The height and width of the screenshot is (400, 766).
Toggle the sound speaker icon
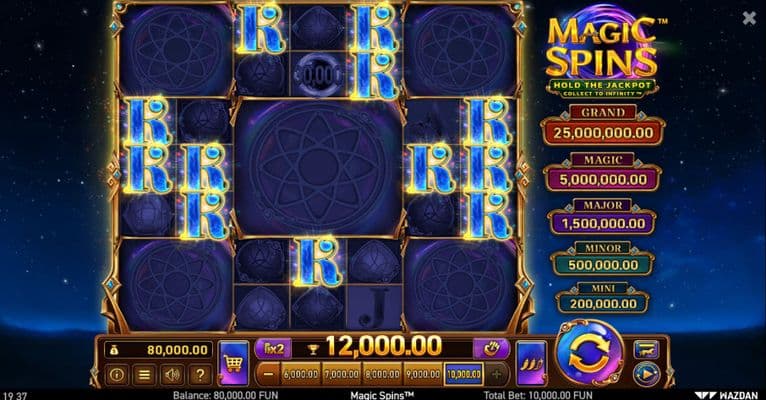tap(172, 375)
